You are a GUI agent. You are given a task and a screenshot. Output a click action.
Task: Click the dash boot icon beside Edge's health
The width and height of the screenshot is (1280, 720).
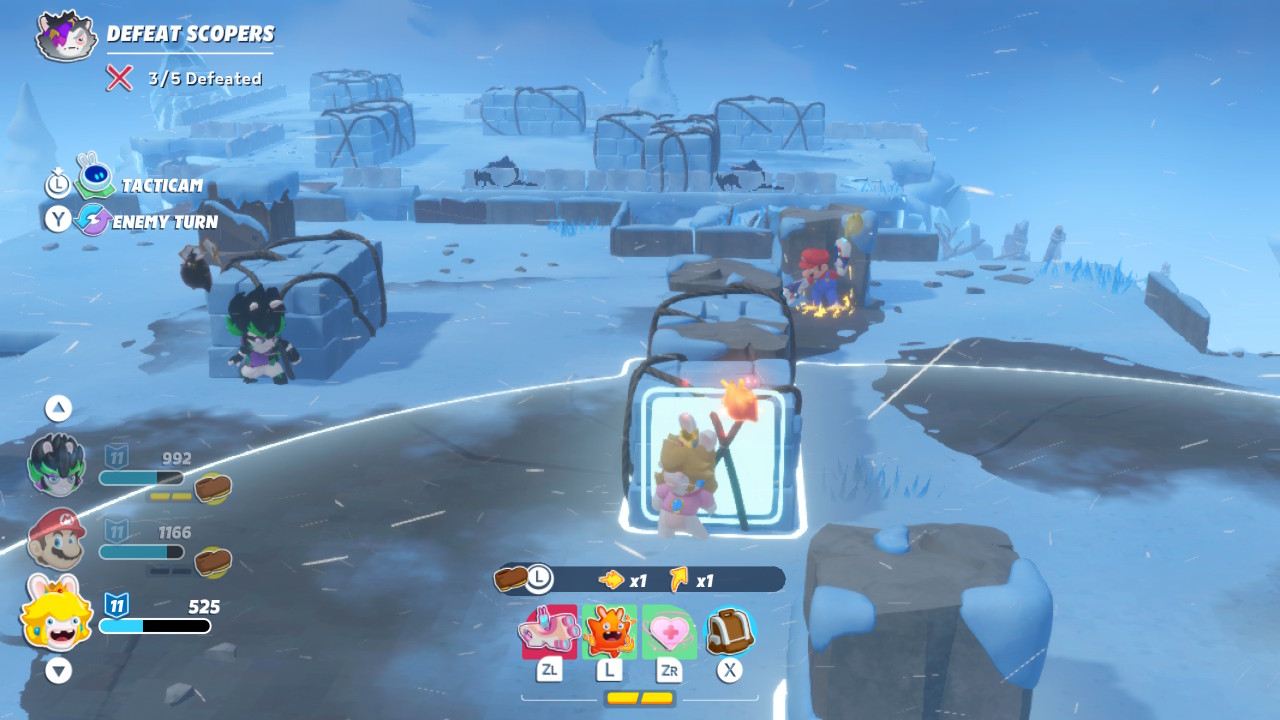pyautogui.click(x=213, y=488)
